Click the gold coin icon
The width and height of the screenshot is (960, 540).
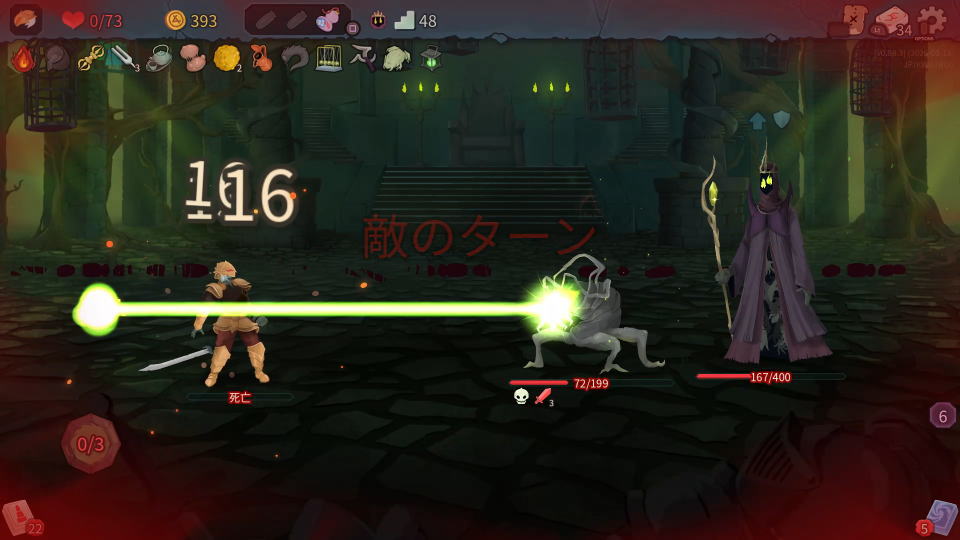pos(175,20)
